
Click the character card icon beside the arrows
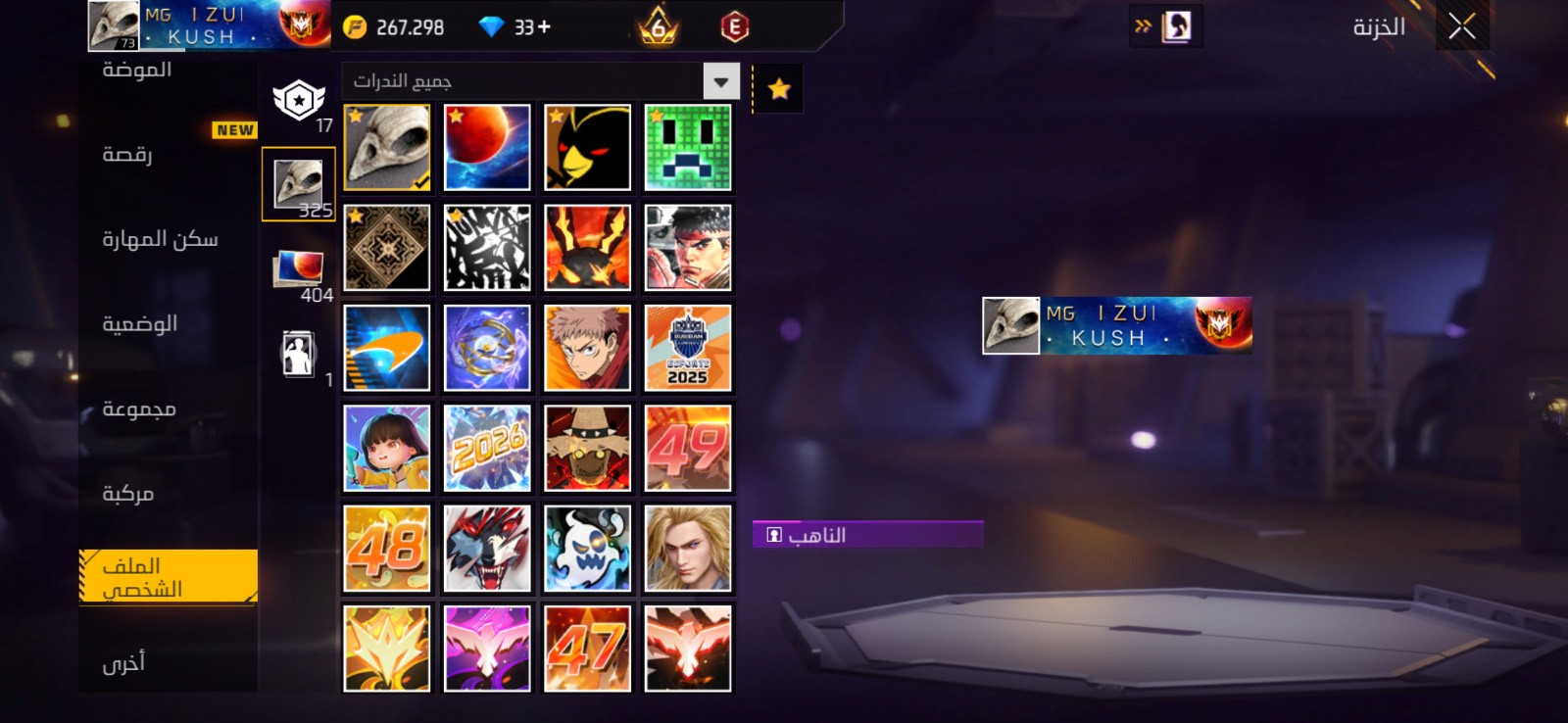tap(1176, 26)
